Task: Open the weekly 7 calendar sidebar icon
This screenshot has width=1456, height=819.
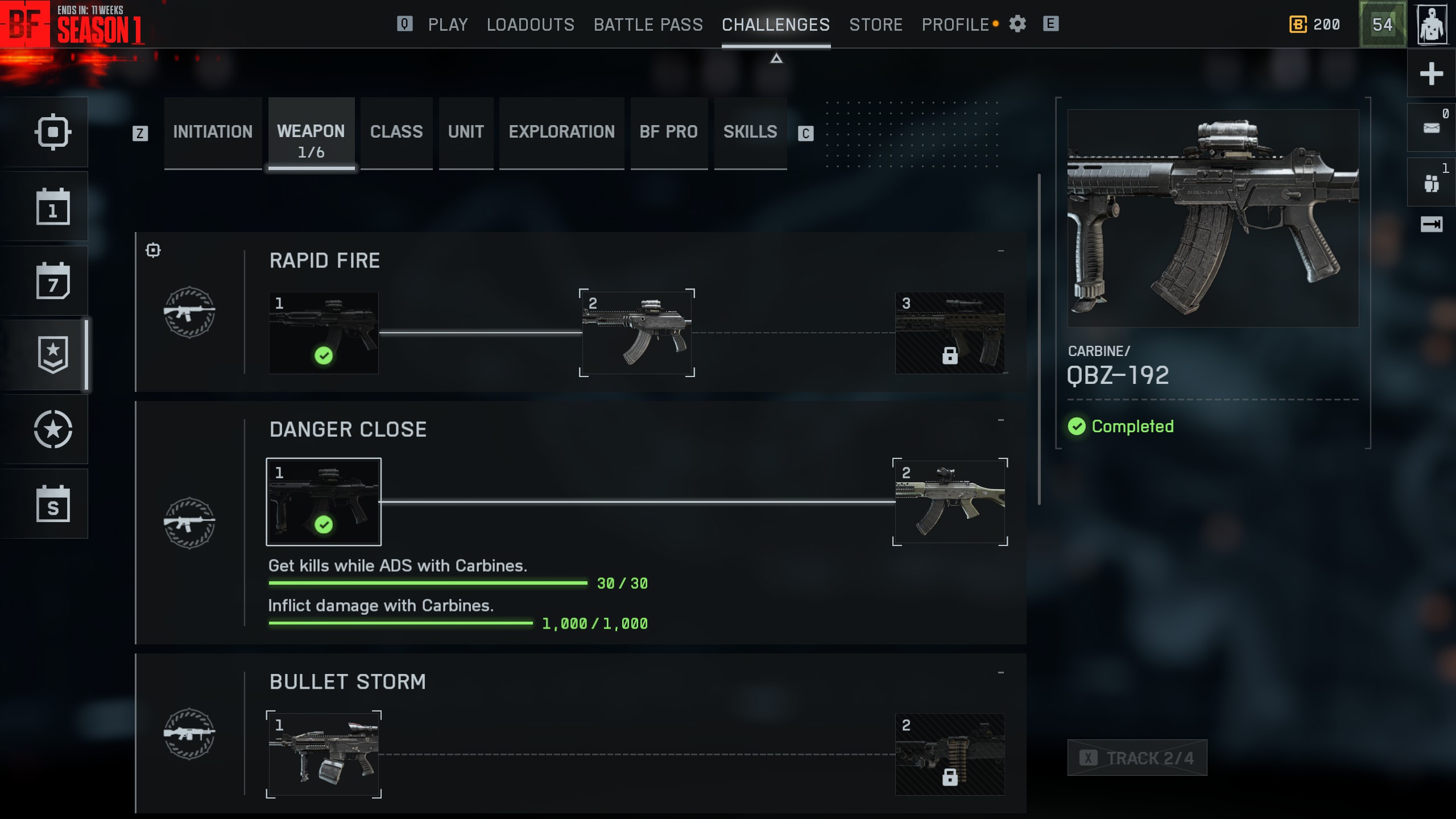Action: coord(53,281)
